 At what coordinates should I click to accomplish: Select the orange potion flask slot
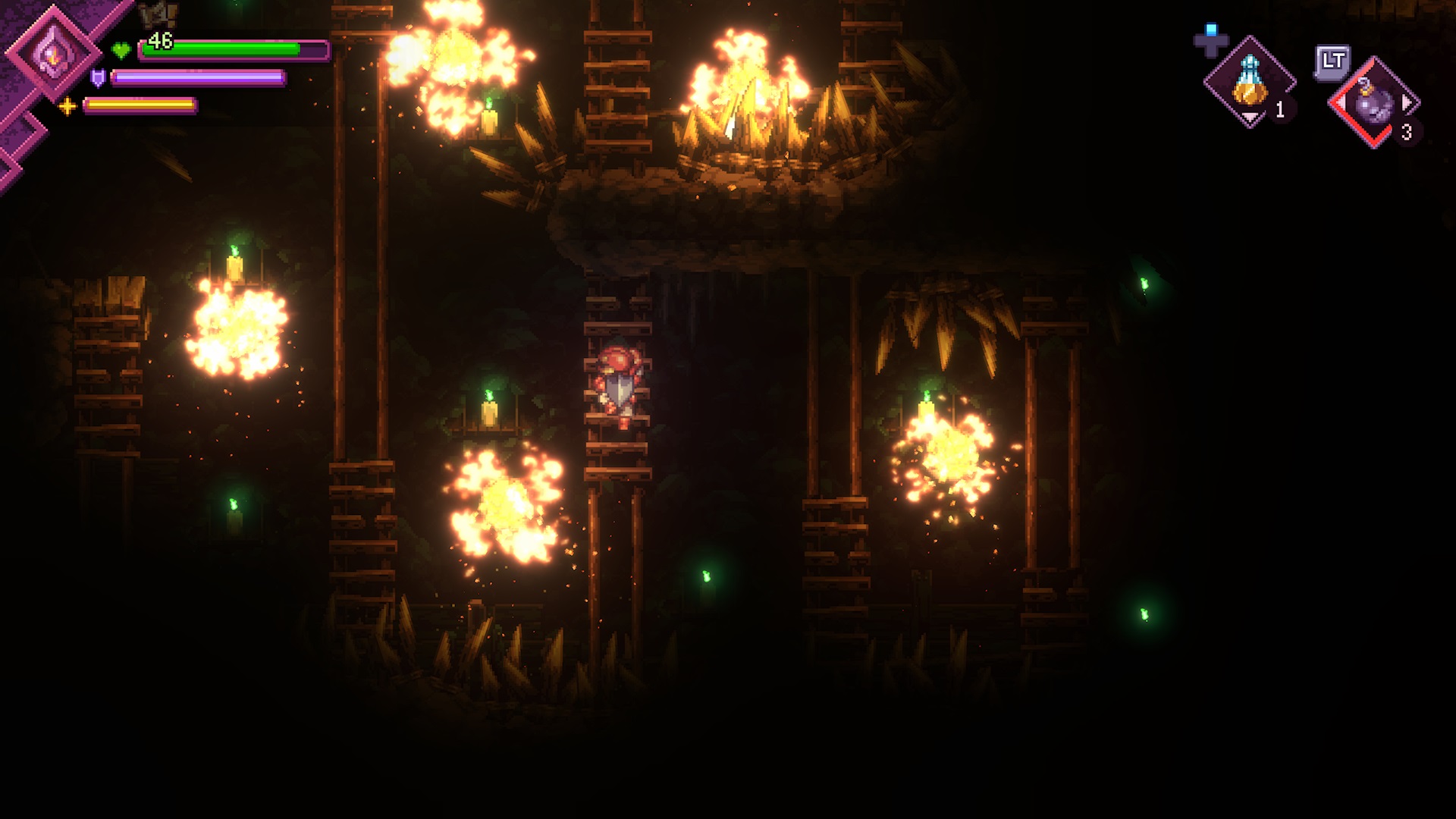click(1249, 82)
